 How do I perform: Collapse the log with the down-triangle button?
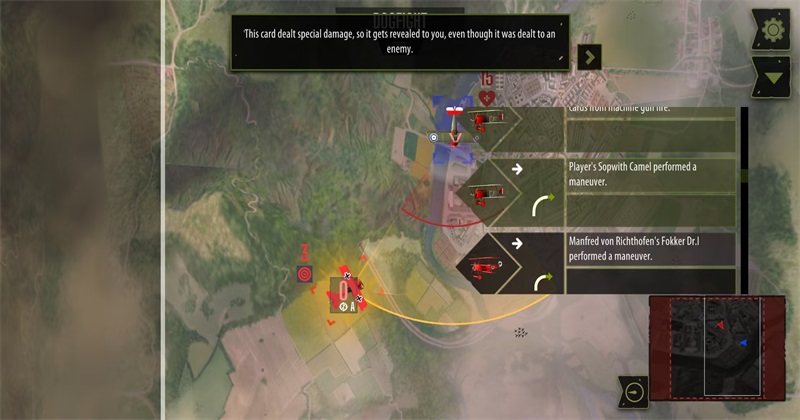click(773, 78)
